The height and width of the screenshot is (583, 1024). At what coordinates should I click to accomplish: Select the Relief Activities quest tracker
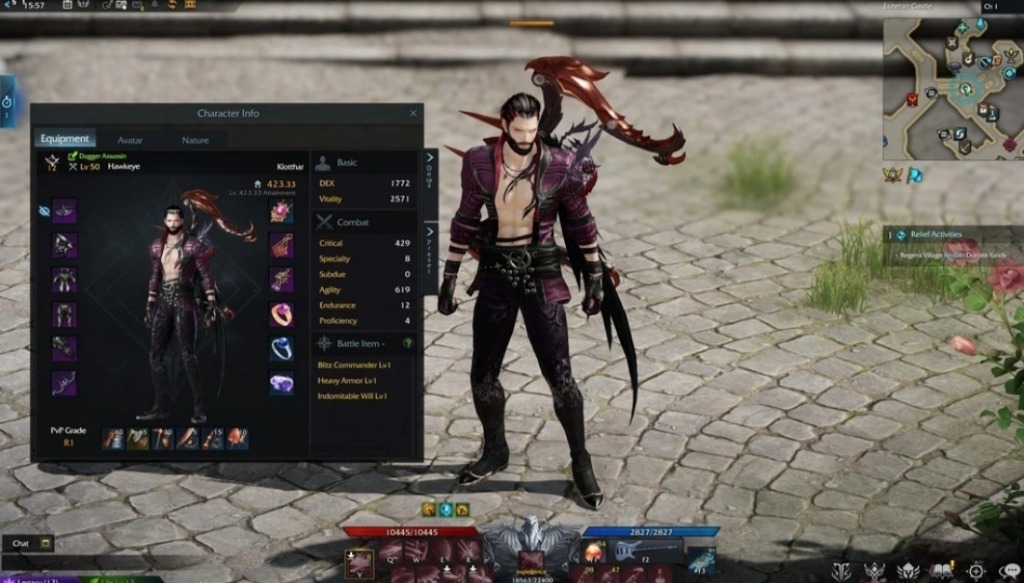click(935, 235)
